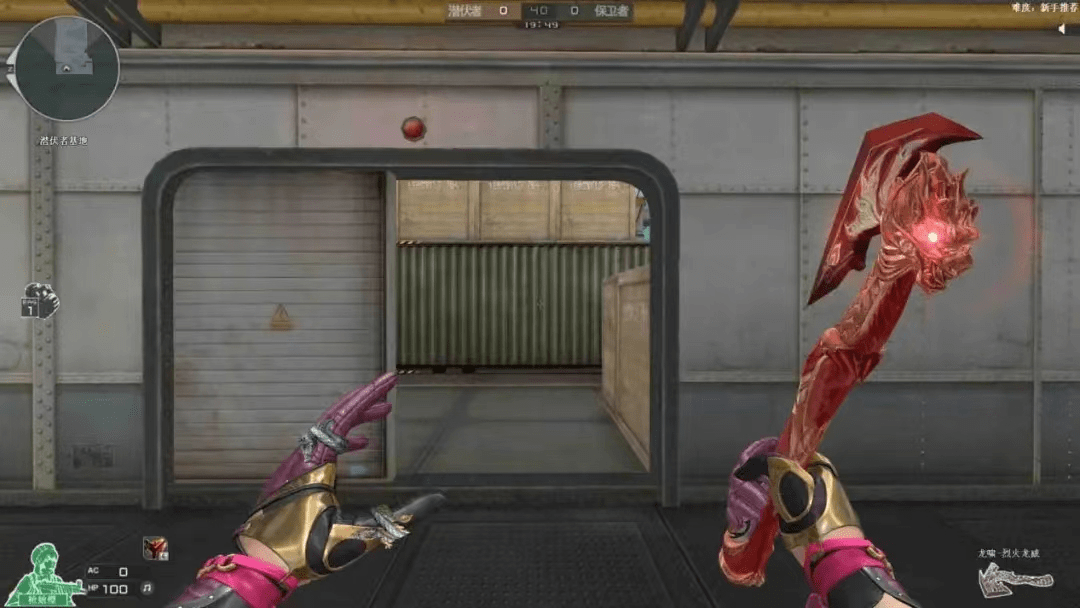Click the circular minimap radar
The image size is (1080, 608).
(67, 69)
